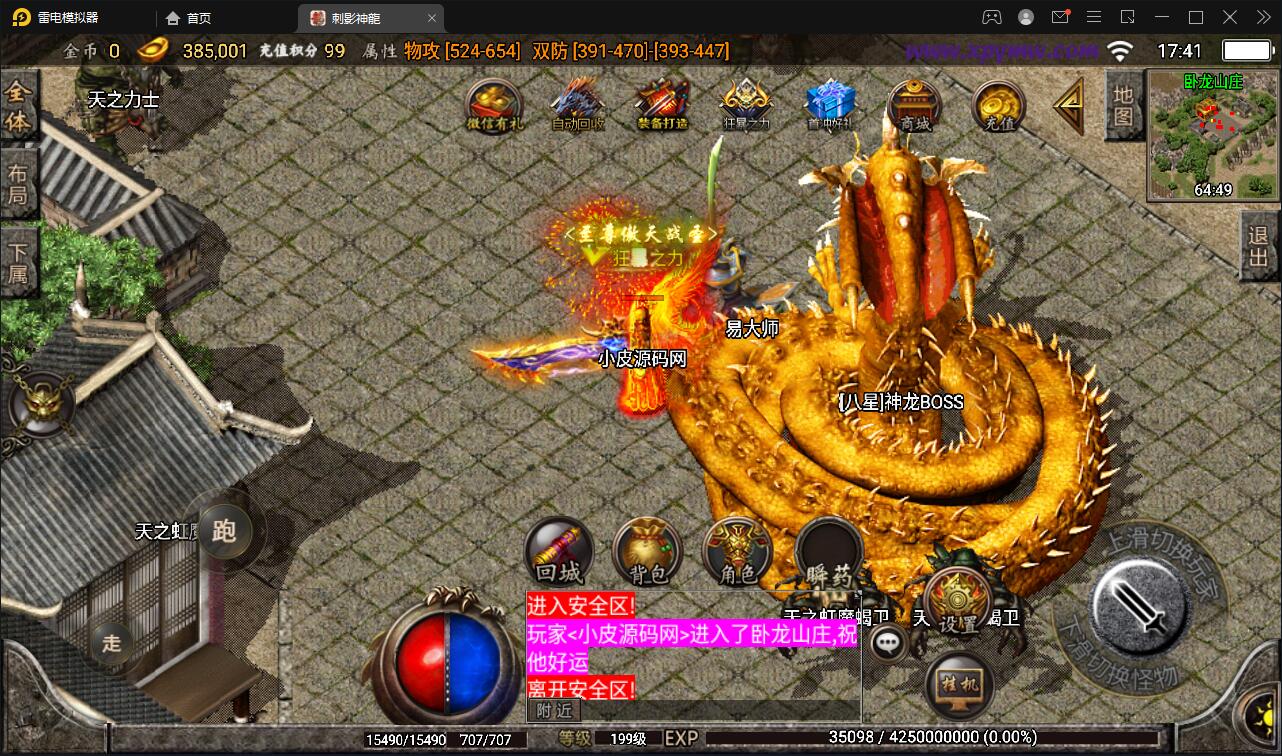Viewport: 1282px width, 756px height.
Task: Open the 地图 map button
Action: point(1123,107)
